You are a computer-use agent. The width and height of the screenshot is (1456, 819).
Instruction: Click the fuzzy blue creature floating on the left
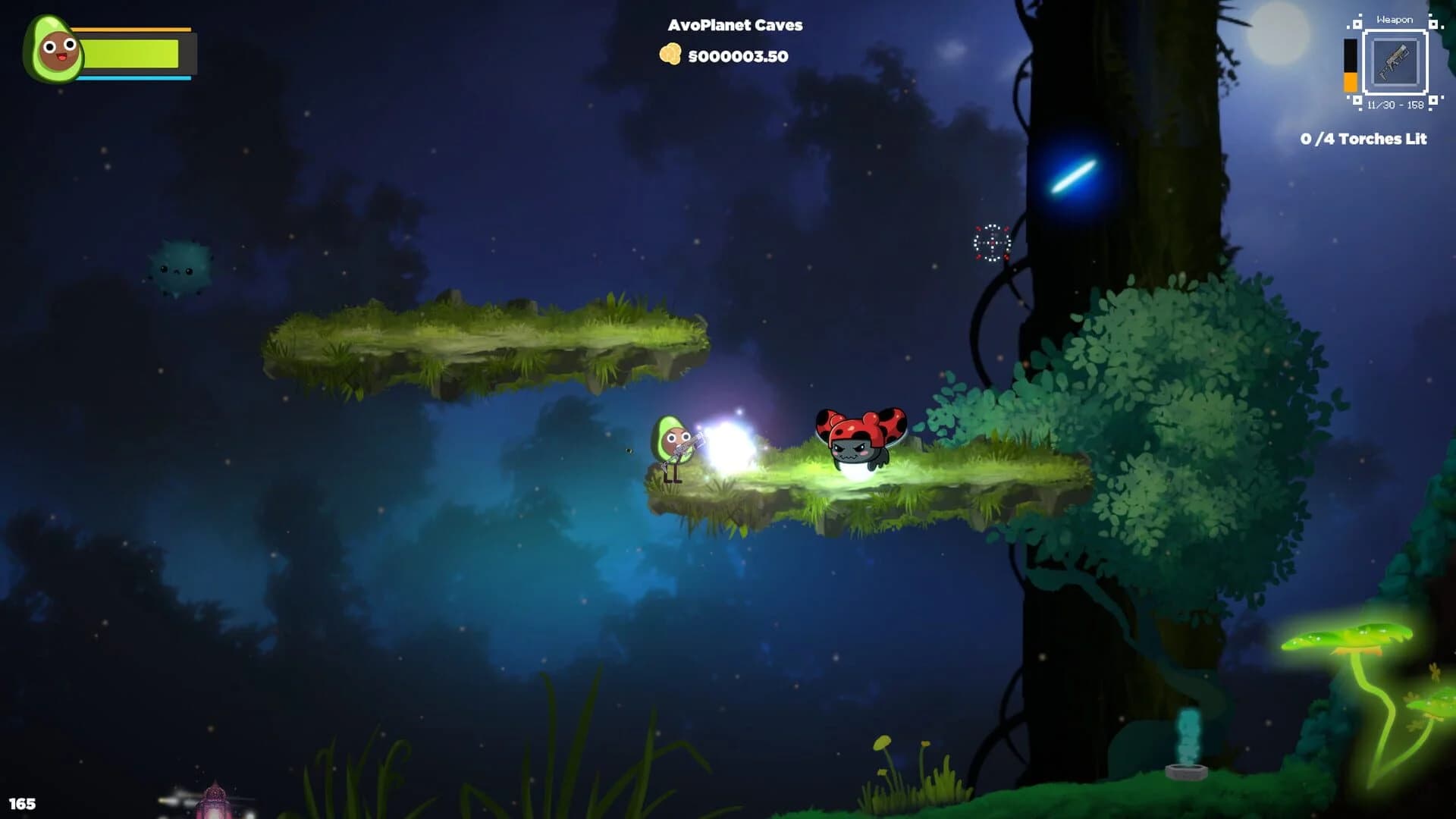tap(176, 267)
